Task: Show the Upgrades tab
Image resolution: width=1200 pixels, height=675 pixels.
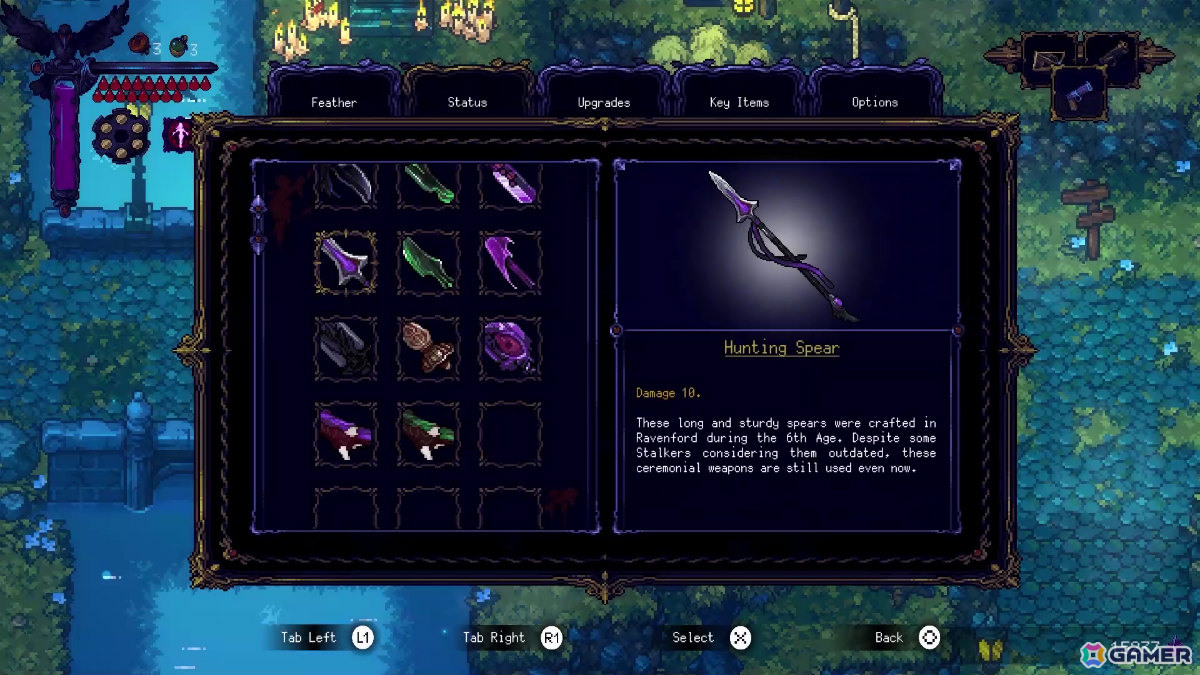Action: pos(603,102)
